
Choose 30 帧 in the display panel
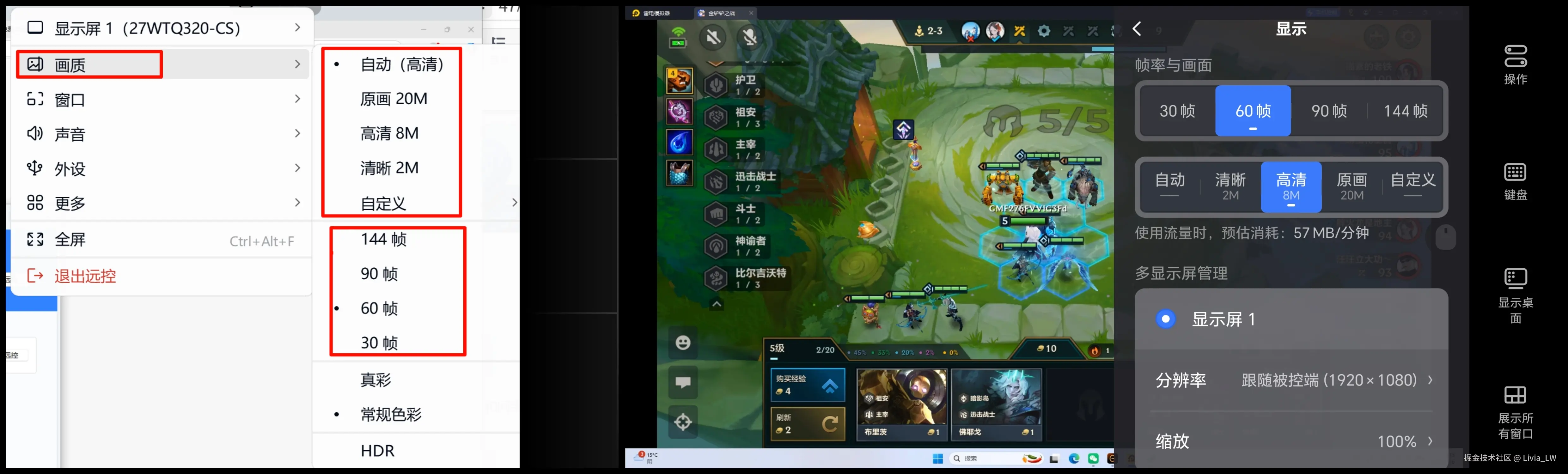point(1177,111)
